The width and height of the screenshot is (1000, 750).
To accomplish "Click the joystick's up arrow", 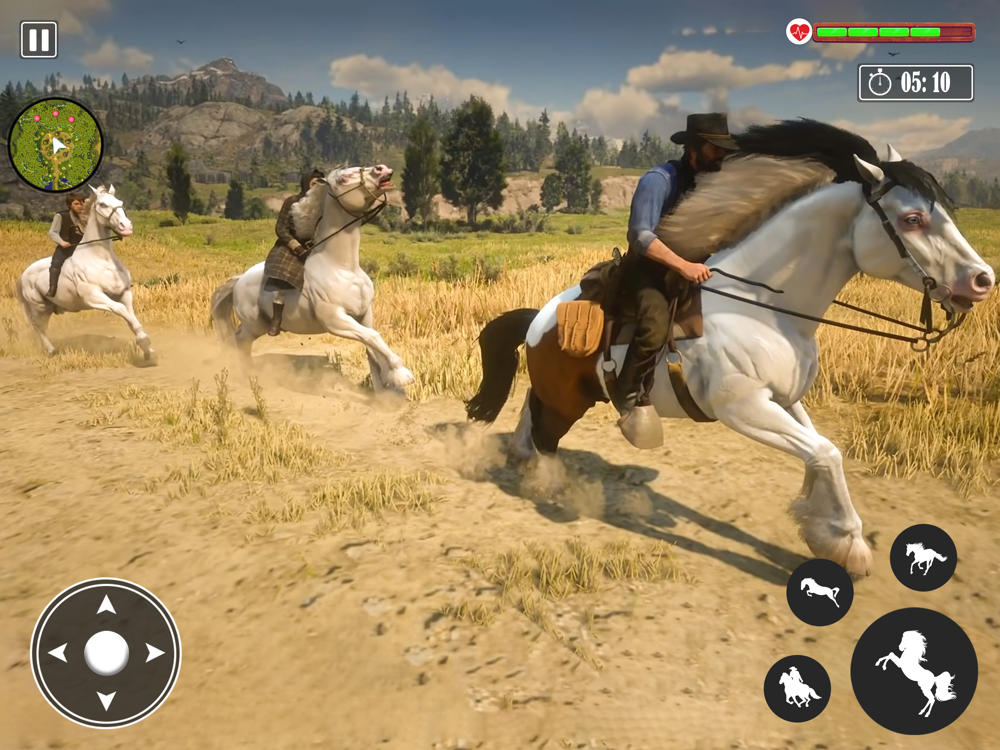I will point(106,606).
